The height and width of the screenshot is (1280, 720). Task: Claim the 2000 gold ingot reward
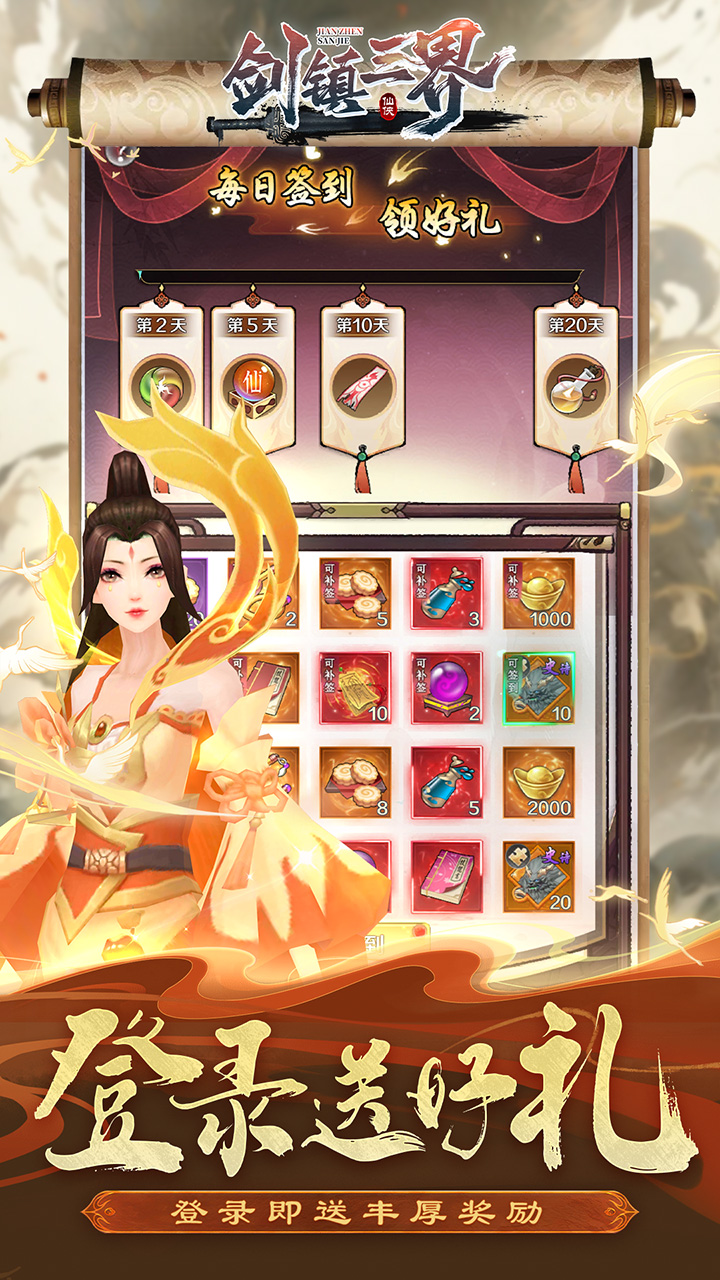538,782
